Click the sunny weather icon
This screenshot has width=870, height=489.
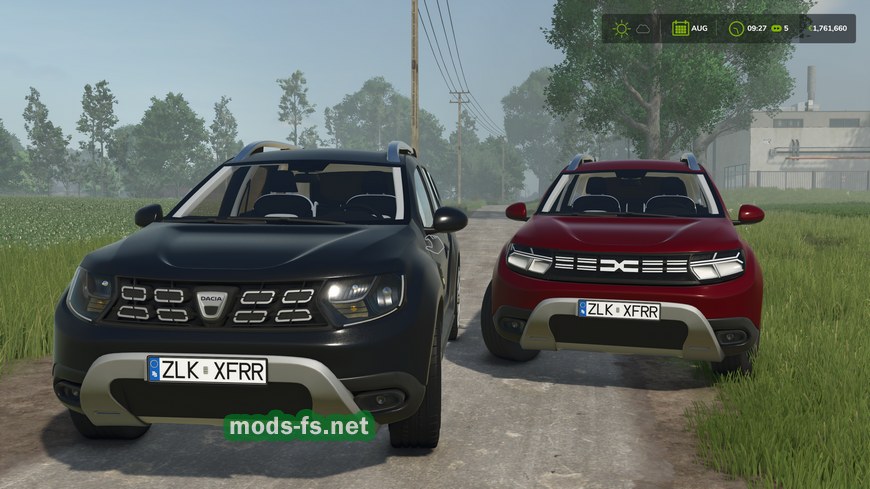click(621, 28)
